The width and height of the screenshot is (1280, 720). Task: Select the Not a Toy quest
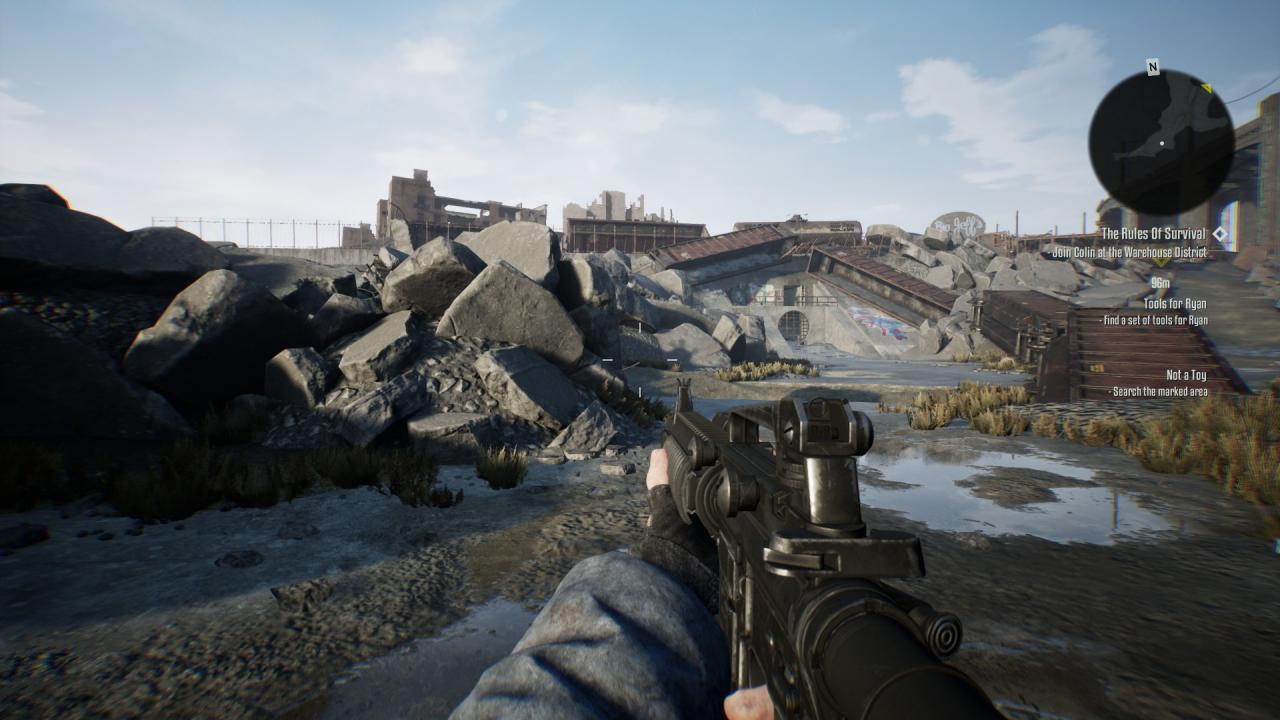click(1186, 375)
